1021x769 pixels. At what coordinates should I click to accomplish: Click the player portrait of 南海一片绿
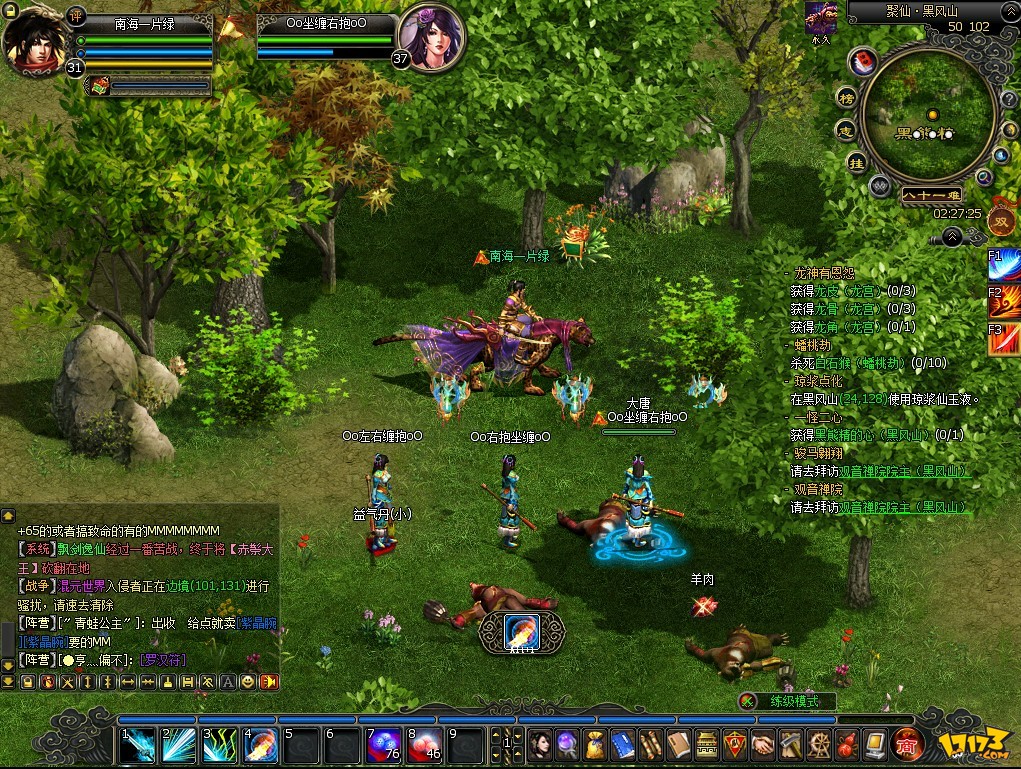(36, 40)
